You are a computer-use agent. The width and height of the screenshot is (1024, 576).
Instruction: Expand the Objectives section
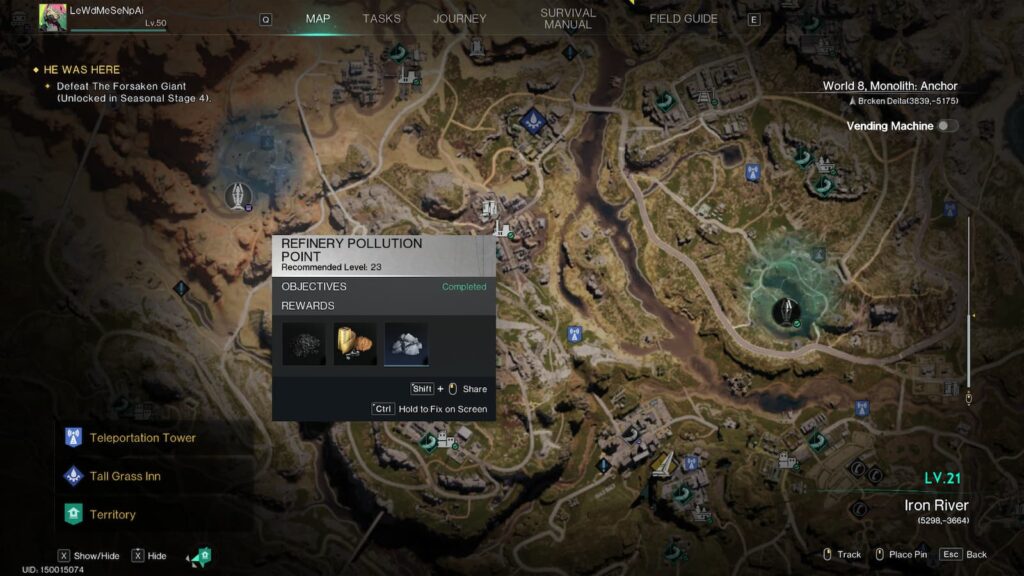pyautogui.click(x=384, y=287)
